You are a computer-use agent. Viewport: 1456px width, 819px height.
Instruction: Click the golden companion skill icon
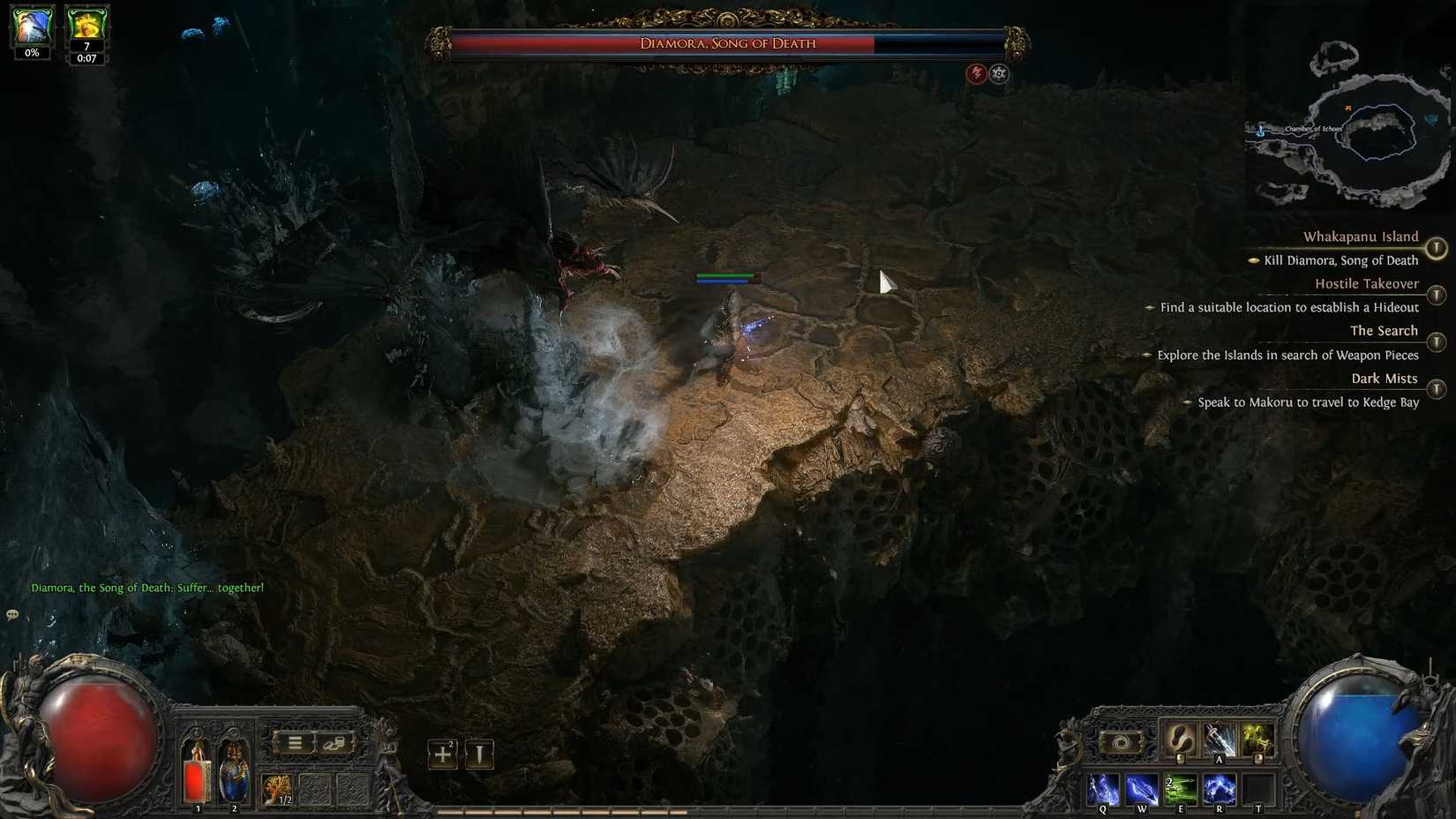click(x=1259, y=741)
